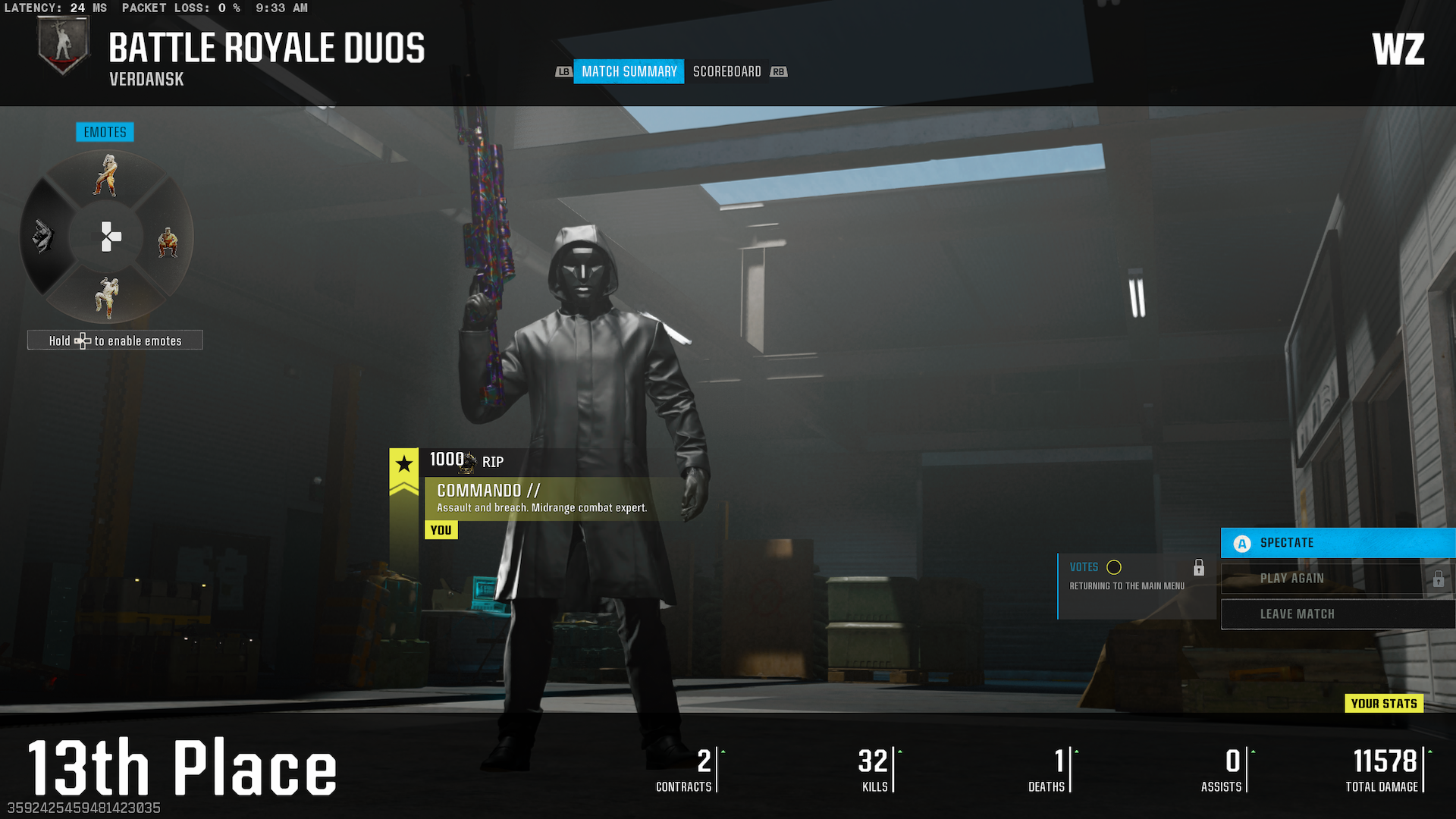Open the Scoreboard tab
Image resolution: width=1456 pixels, height=819 pixels.
pyautogui.click(x=726, y=71)
